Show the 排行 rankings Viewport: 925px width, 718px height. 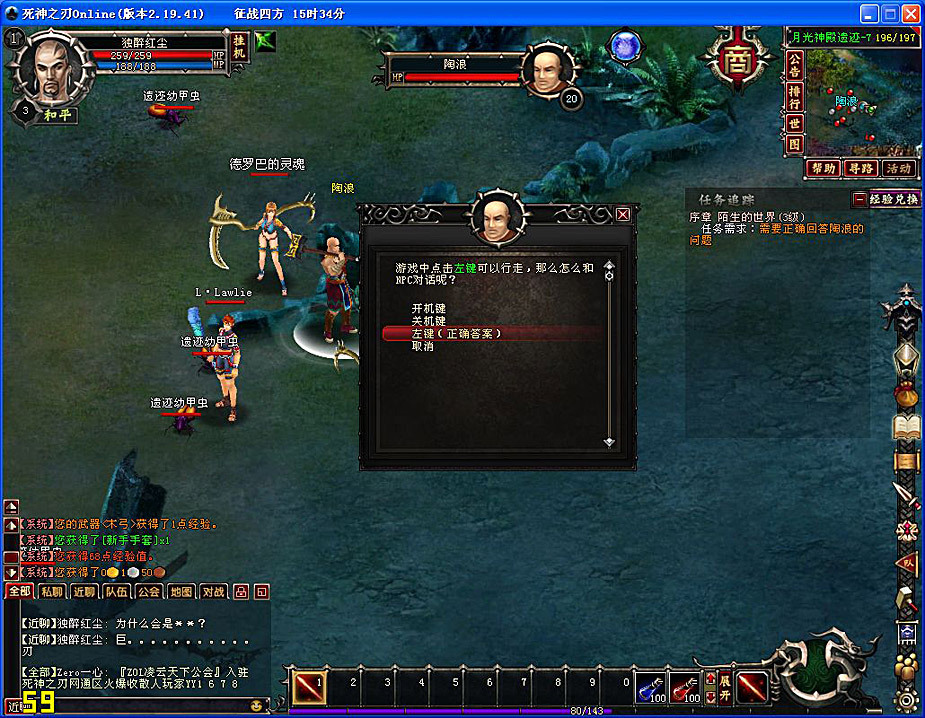794,95
